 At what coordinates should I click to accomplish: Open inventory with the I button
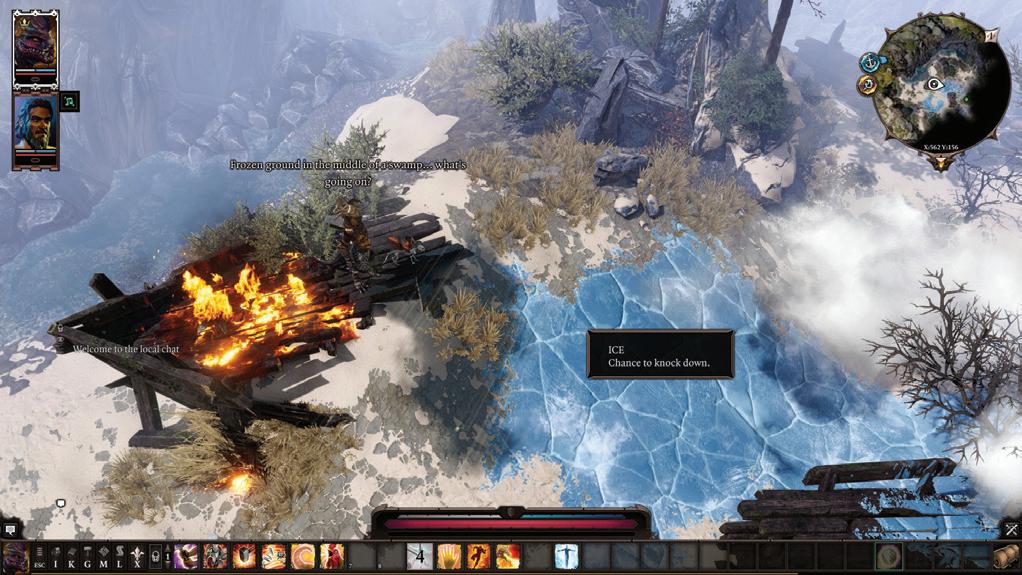click(x=56, y=556)
